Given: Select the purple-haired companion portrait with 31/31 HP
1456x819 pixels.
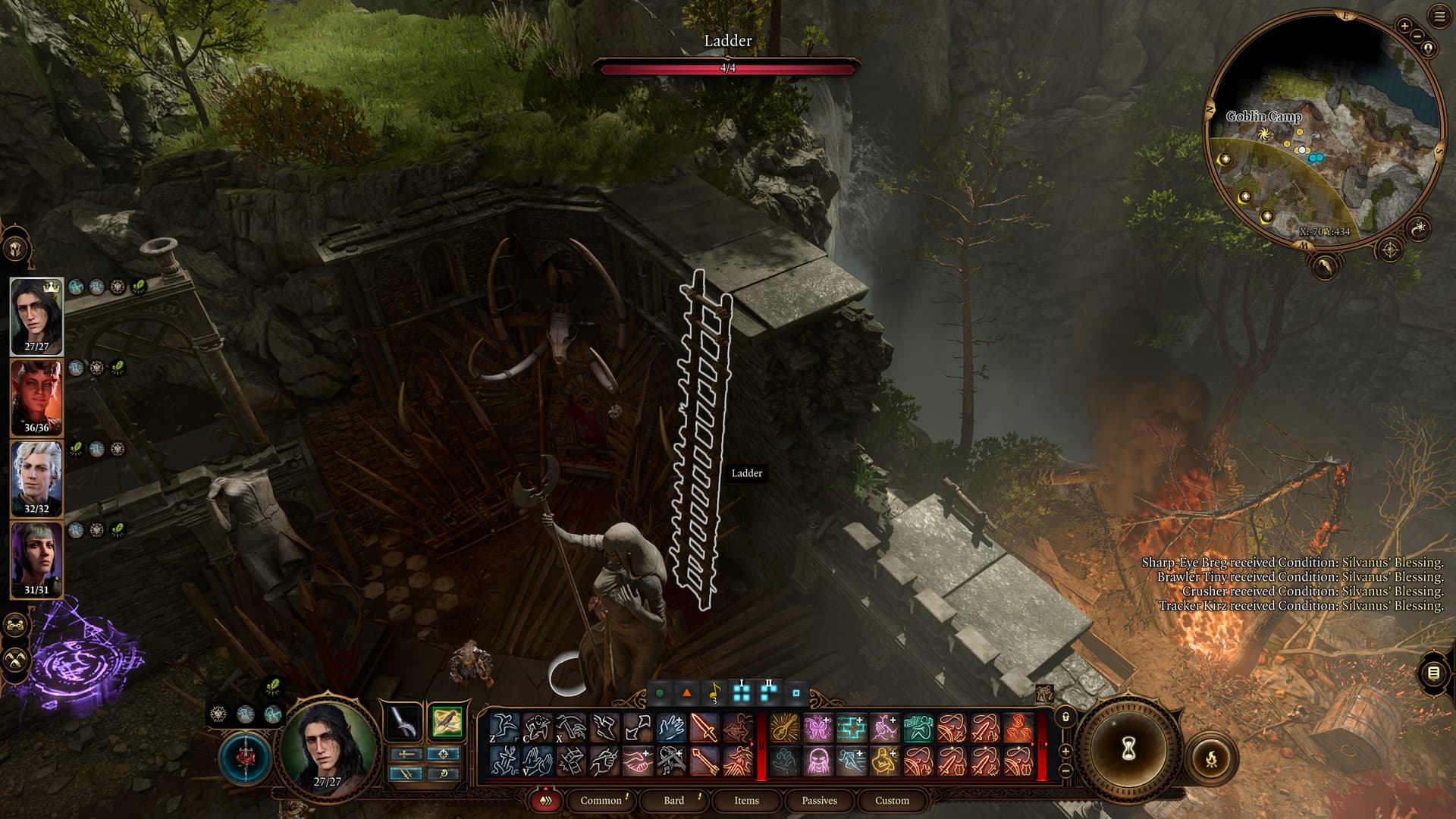Looking at the screenshot, I should (36, 560).
